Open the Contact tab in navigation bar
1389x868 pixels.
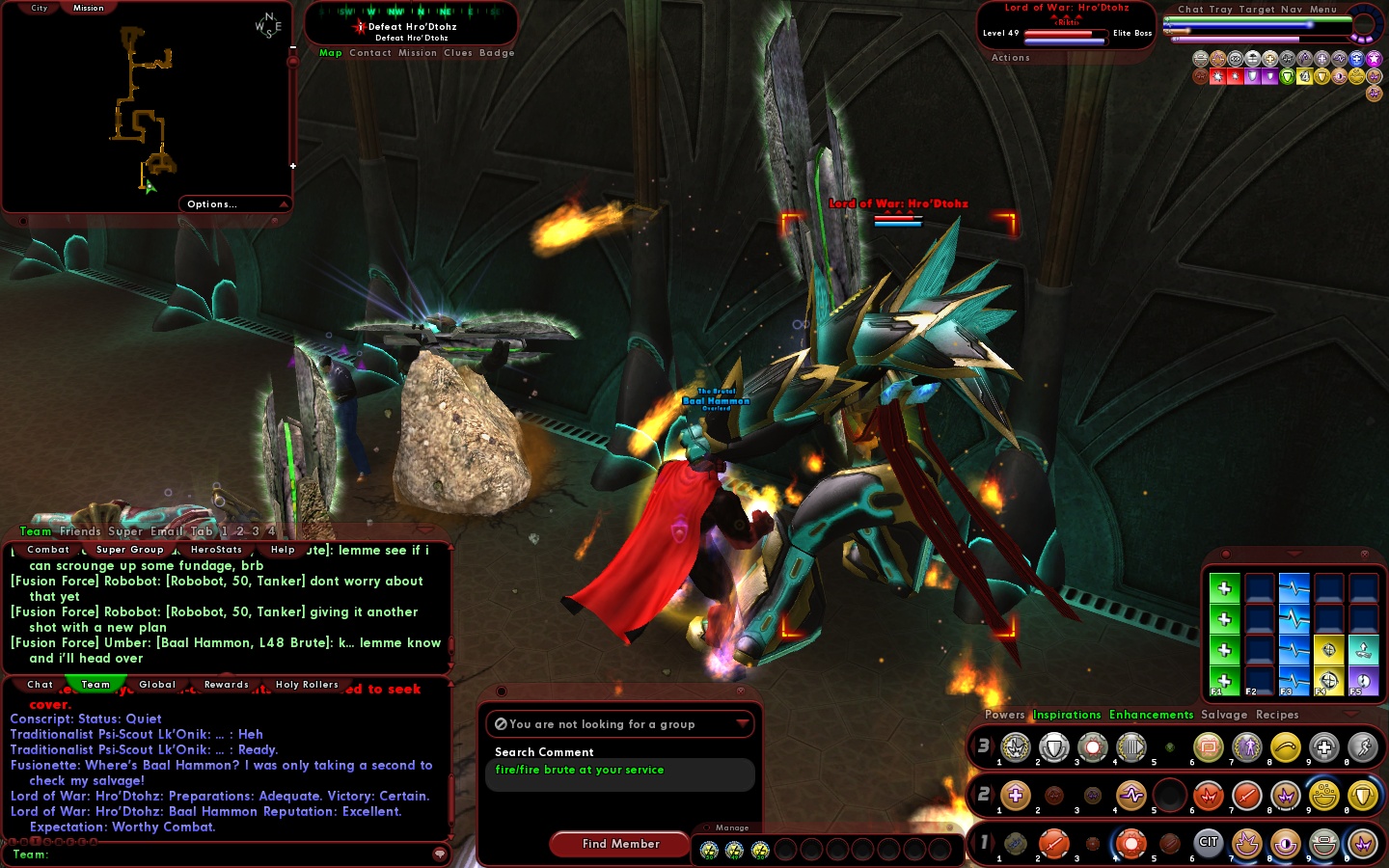click(x=370, y=53)
